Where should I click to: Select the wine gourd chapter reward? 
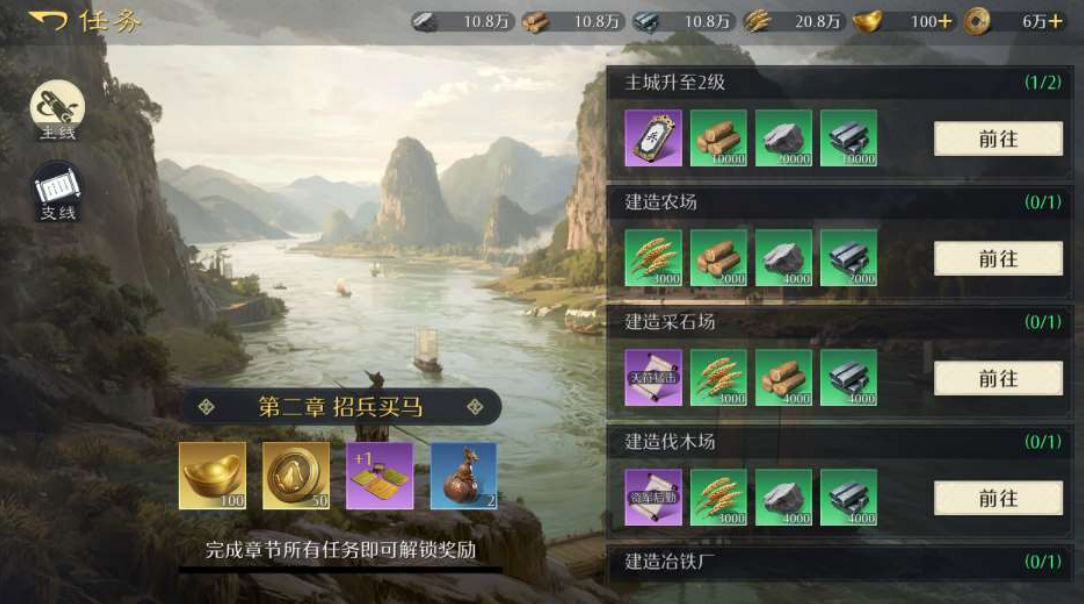pos(463,475)
